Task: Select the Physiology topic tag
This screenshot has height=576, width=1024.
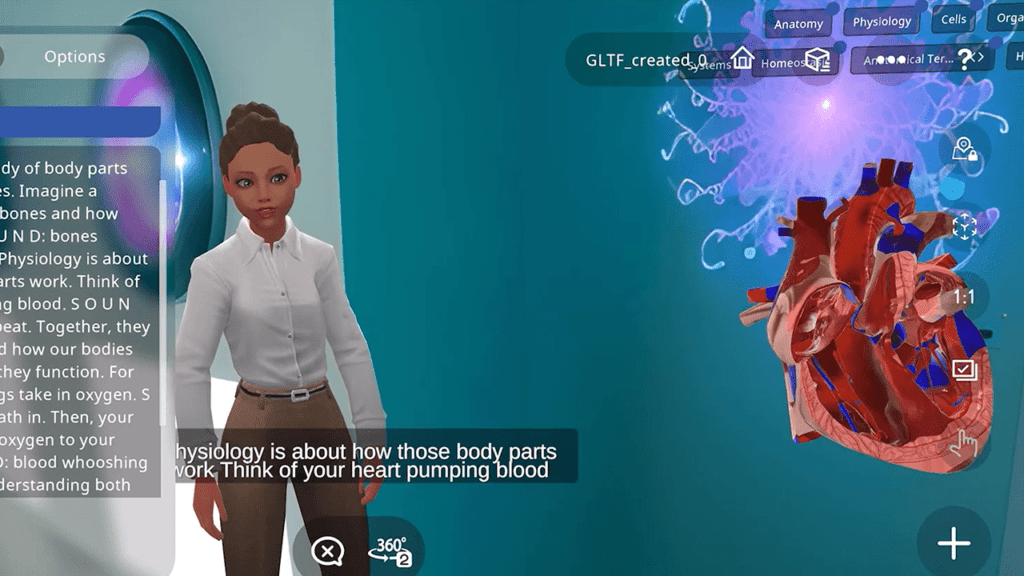Action: tap(882, 21)
